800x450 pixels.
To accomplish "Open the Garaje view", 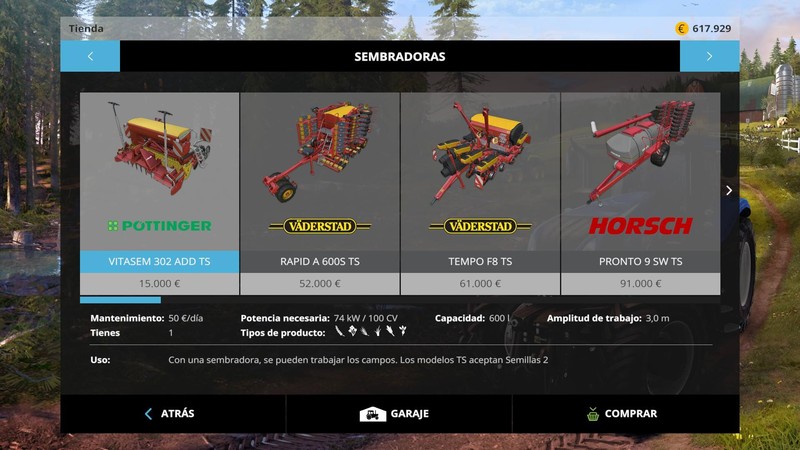I will click(x=398, y=413).
